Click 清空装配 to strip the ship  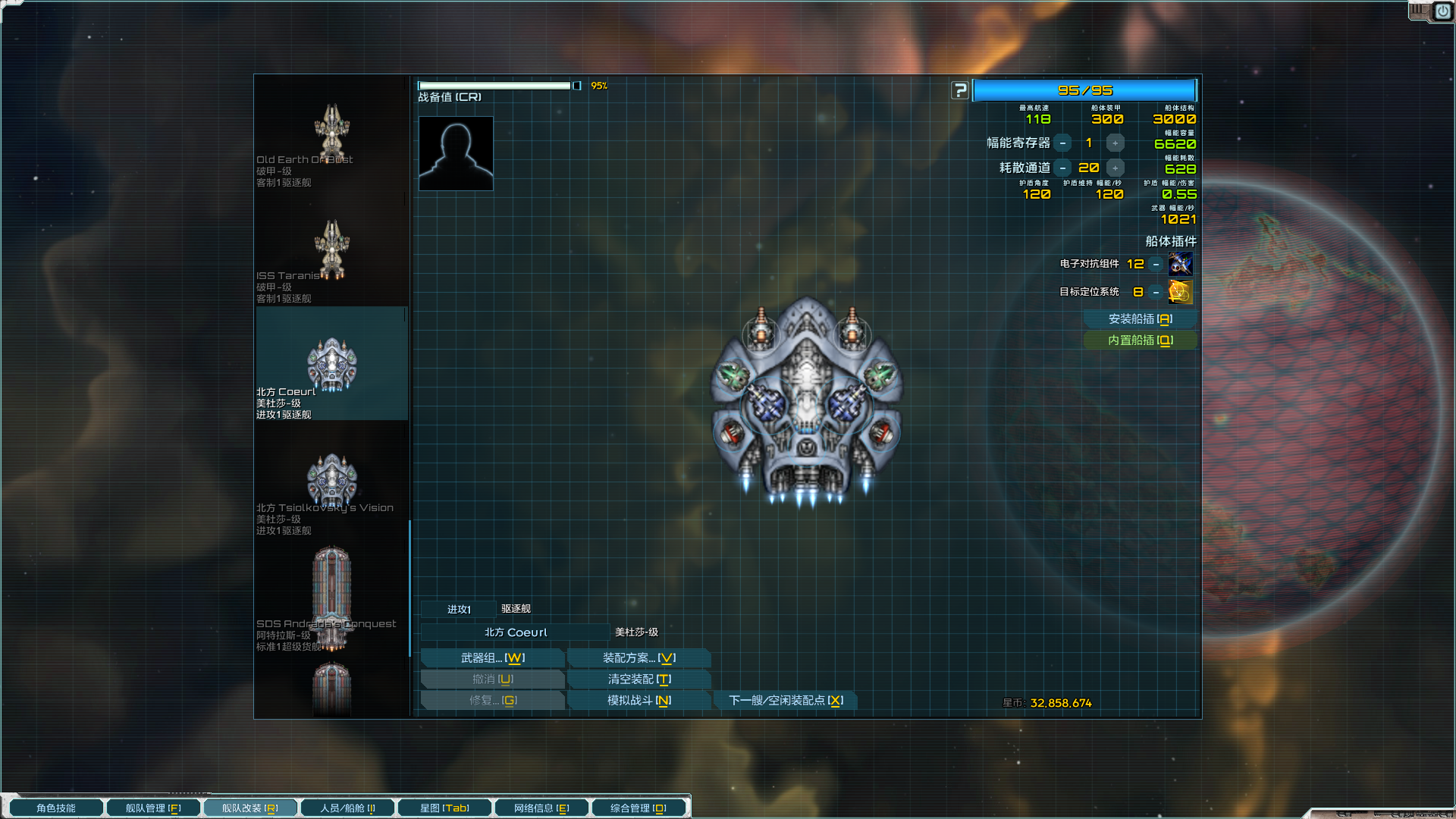639,679
